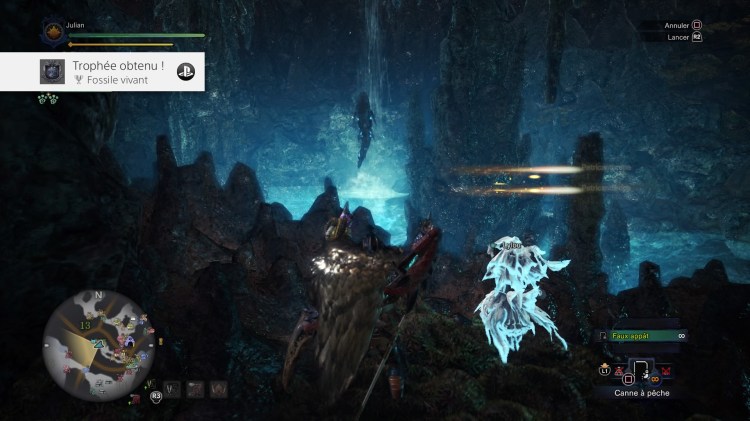Click the PlayStation logo on notification
Viewport: 750px width, 421px height.
185,71
